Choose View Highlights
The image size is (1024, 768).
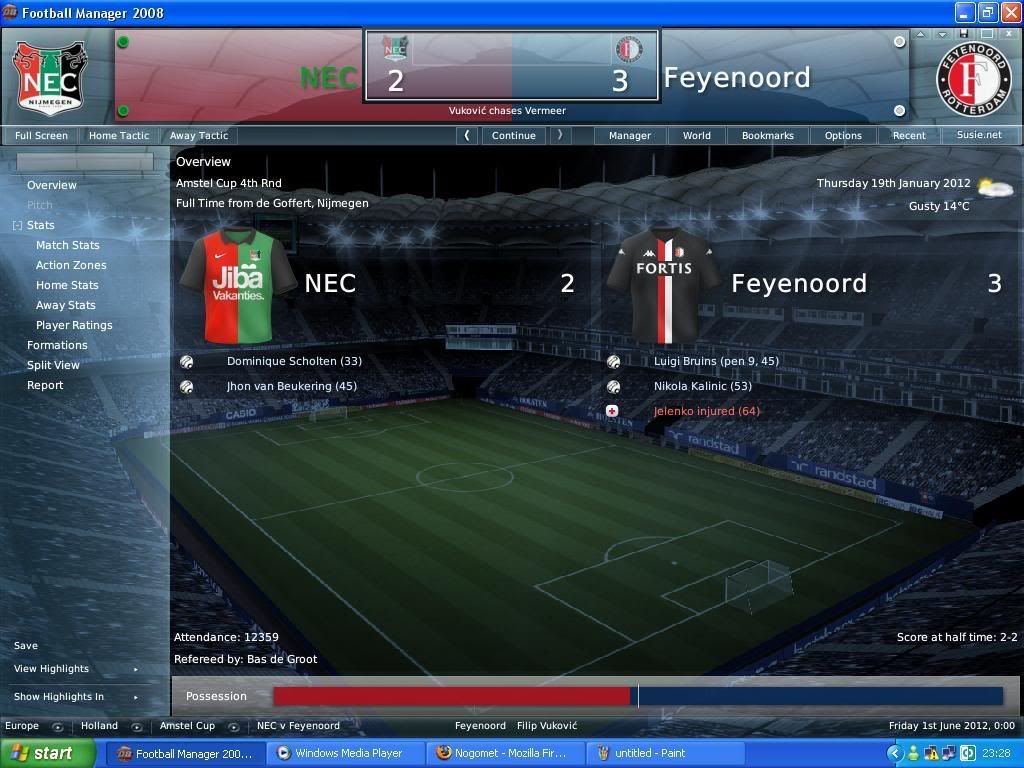tap(51, 669)
